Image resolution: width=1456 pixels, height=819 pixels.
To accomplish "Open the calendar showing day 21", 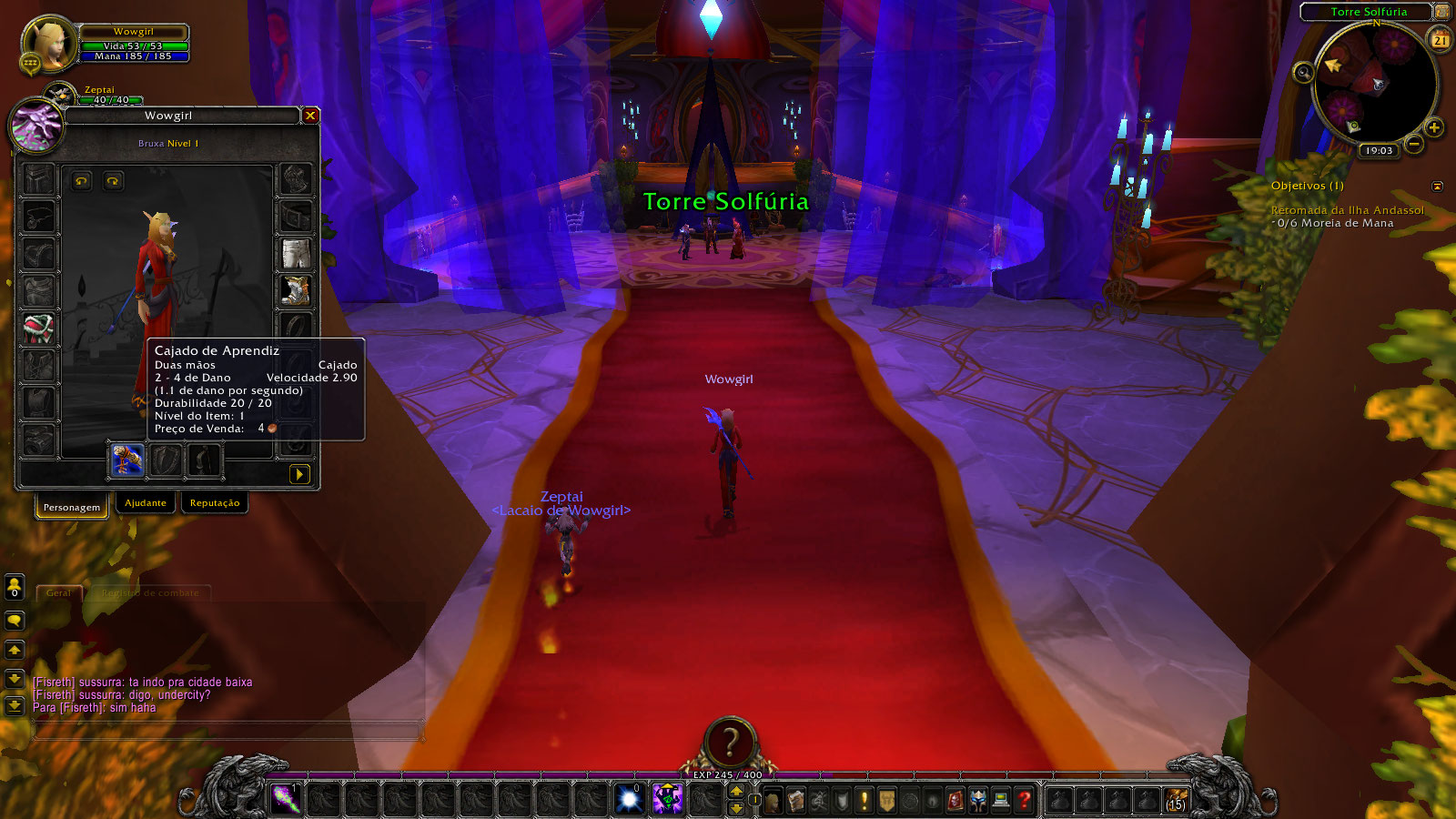I will tap(1441, 40).
